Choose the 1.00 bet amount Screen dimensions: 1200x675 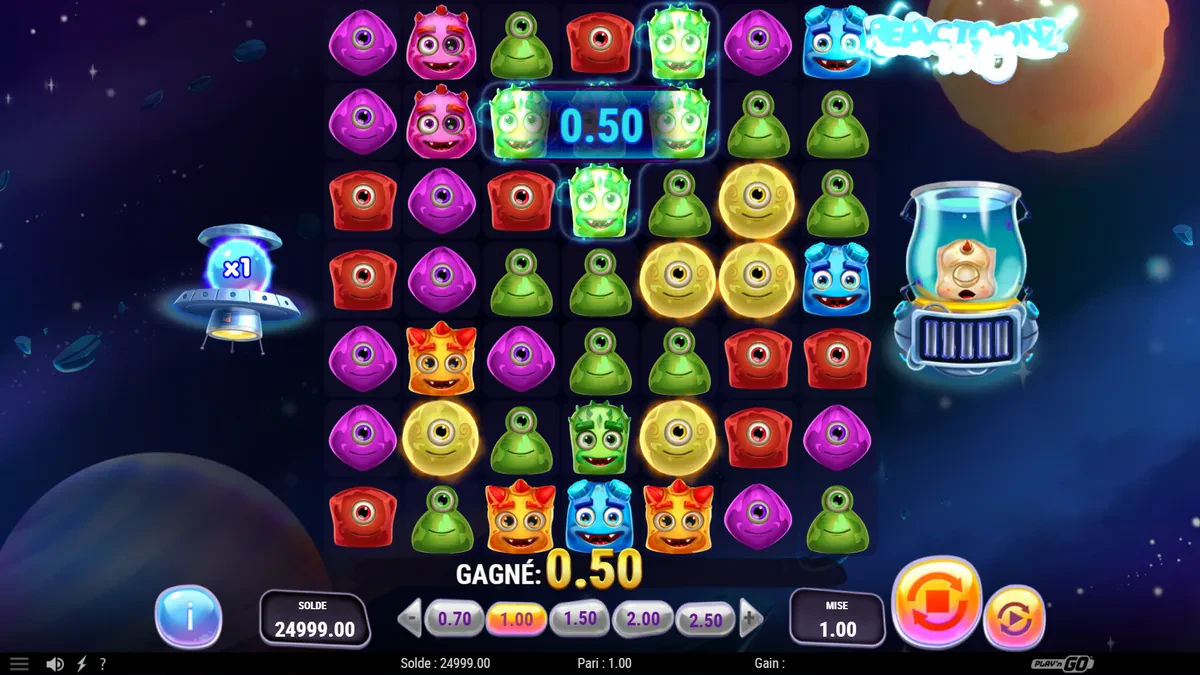[x=517, y=619]
